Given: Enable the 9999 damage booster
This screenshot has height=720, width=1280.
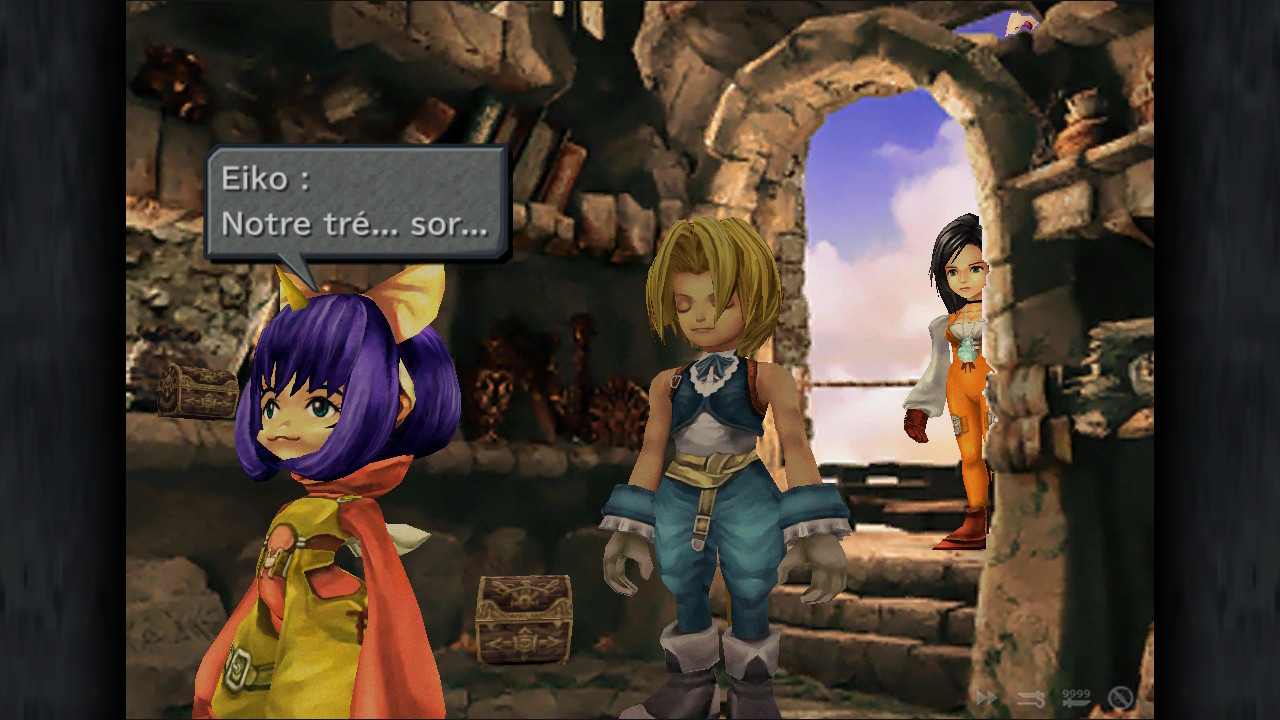Looking at the screenshot, I should 1076,697.
